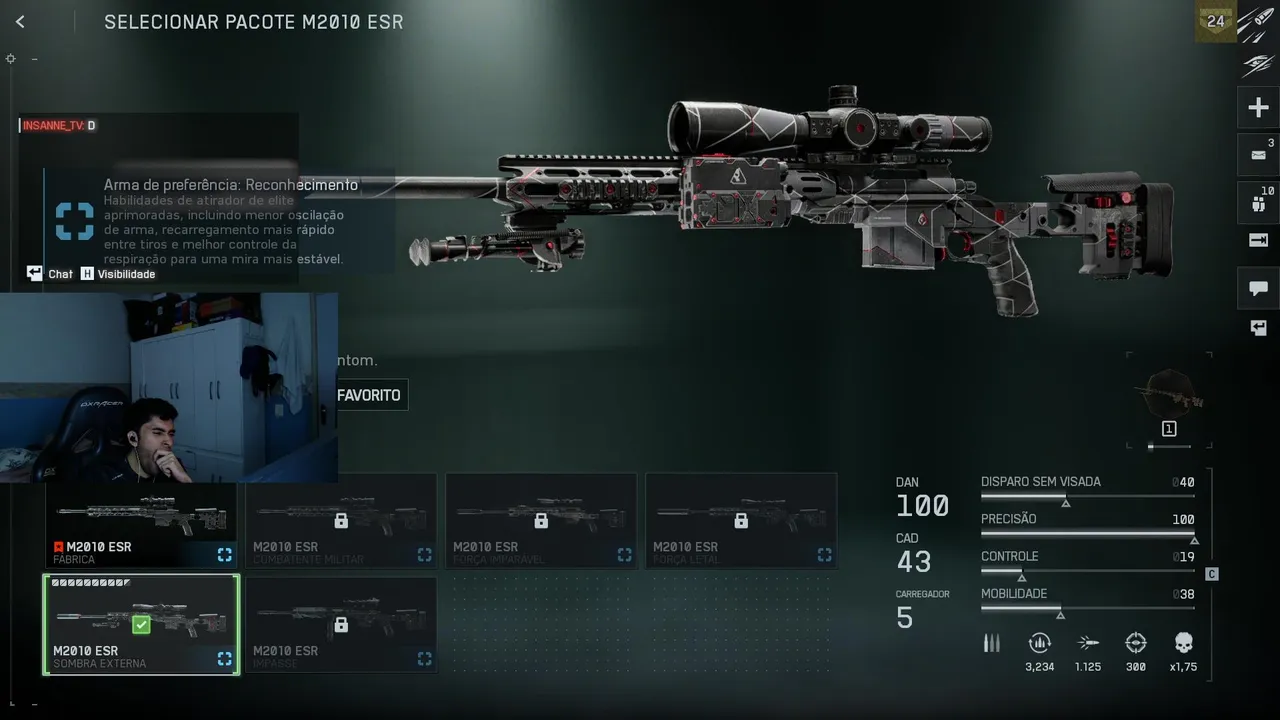
Task: Open the mail inbox with 3 messages
Action: pyautogui.click(x=1258, y=155)
